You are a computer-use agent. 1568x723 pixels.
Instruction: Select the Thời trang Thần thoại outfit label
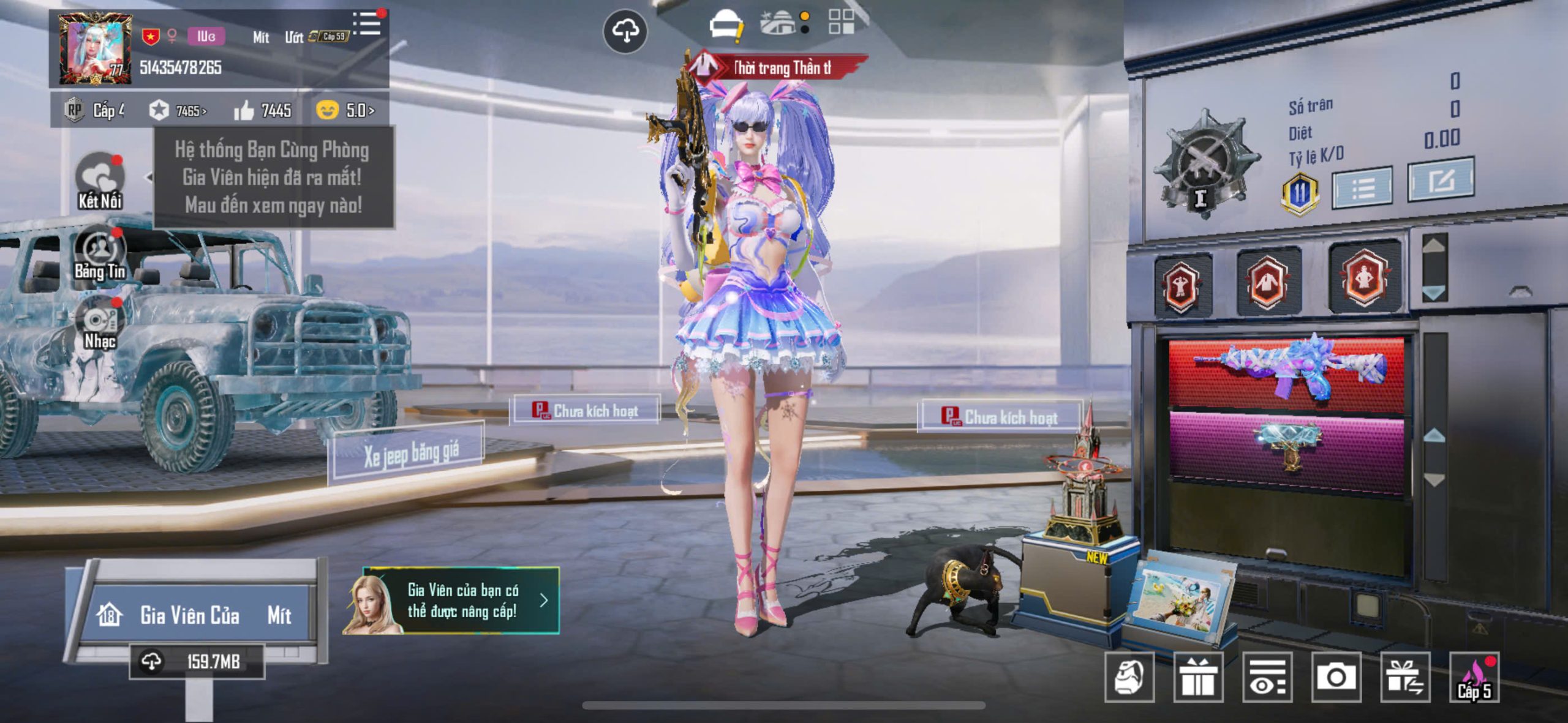(x=778, y=68)
